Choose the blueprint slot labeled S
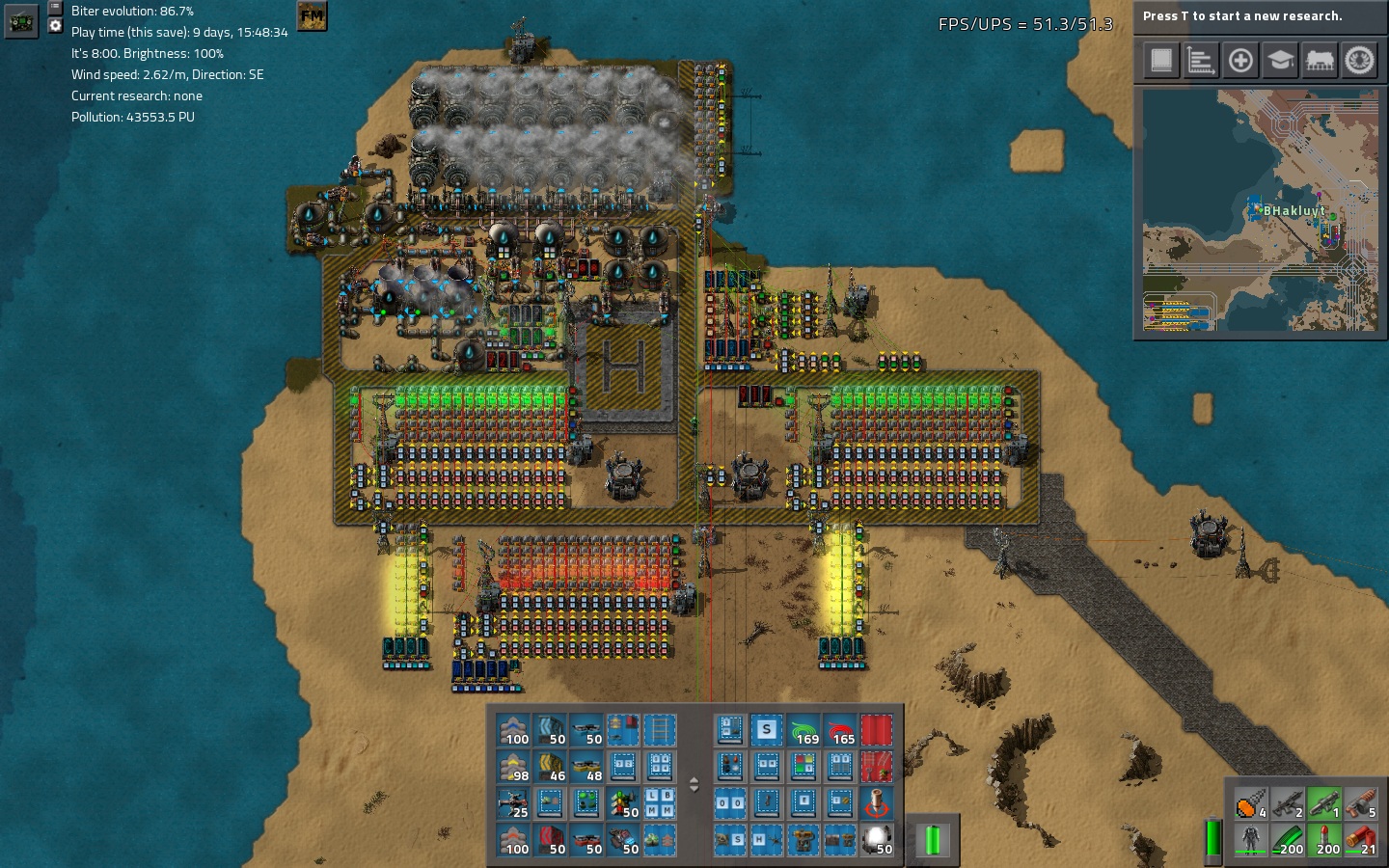The height and width of the screenshot is (868, 1389). pyautogui.click(x=767, y=731)
